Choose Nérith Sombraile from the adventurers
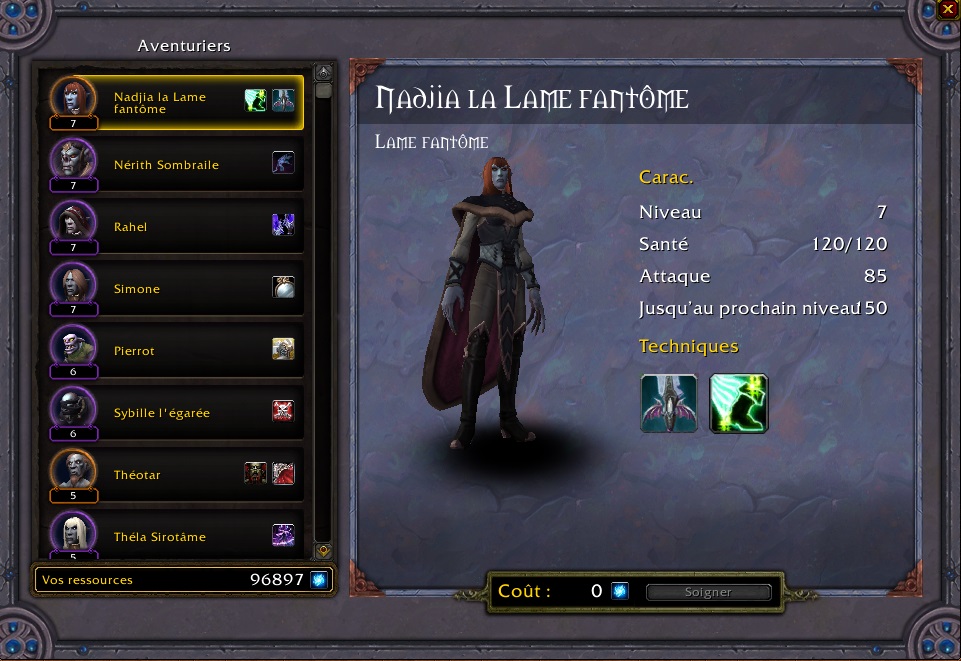 (x=166, y=165)
